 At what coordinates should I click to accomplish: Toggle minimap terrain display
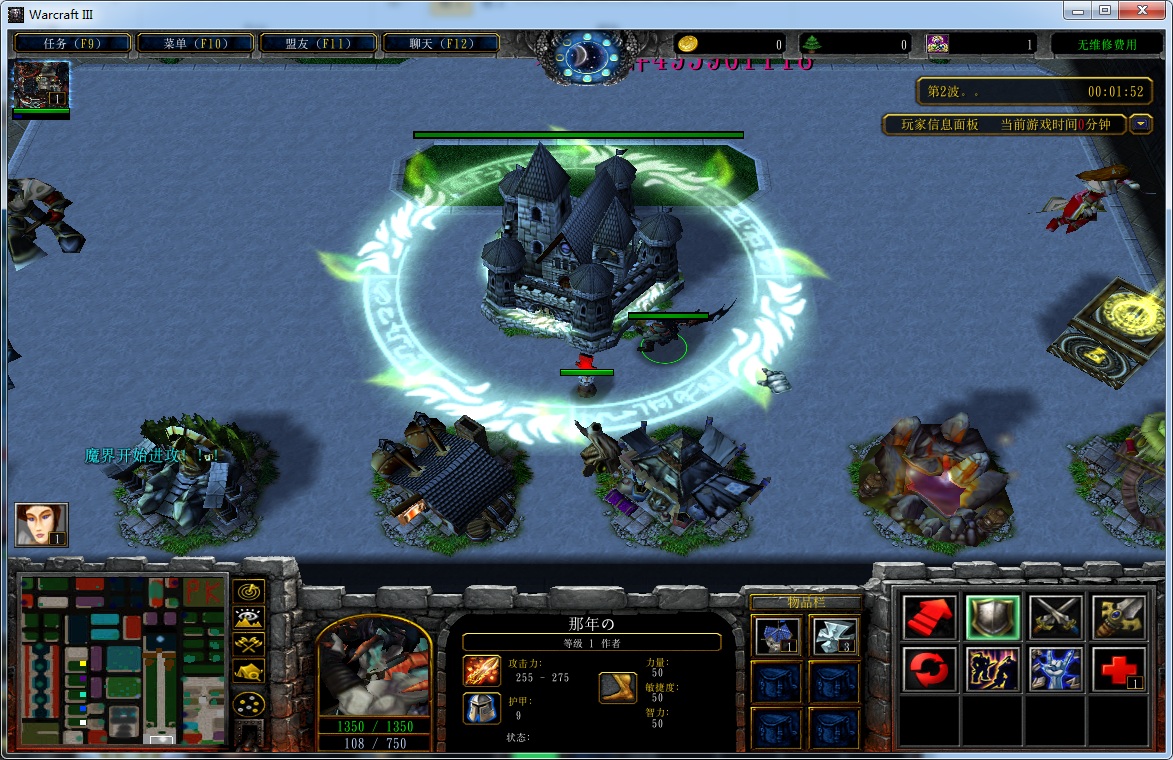pos(249,618)
